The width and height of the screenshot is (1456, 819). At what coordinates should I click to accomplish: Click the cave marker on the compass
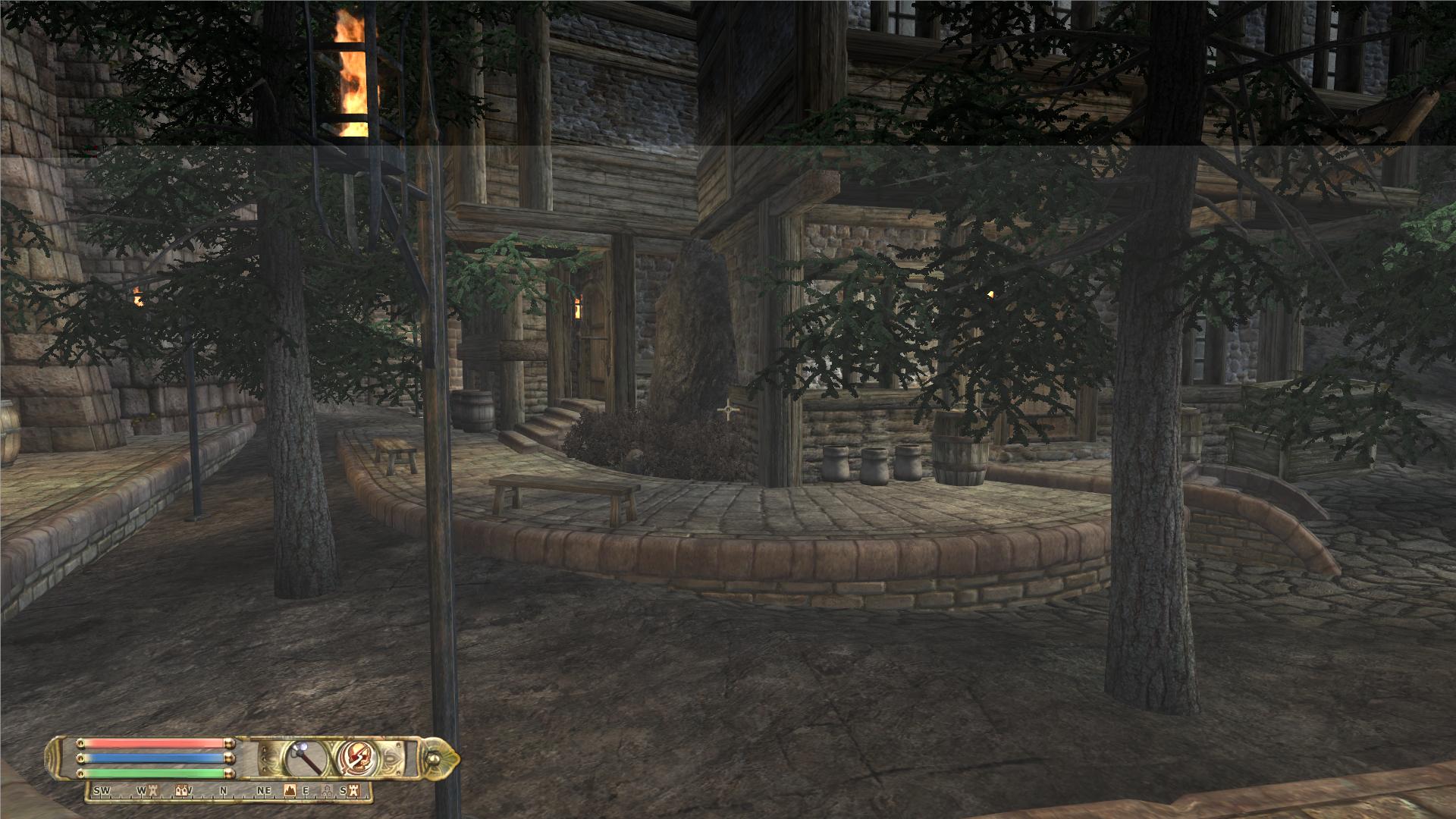[290, 792]
